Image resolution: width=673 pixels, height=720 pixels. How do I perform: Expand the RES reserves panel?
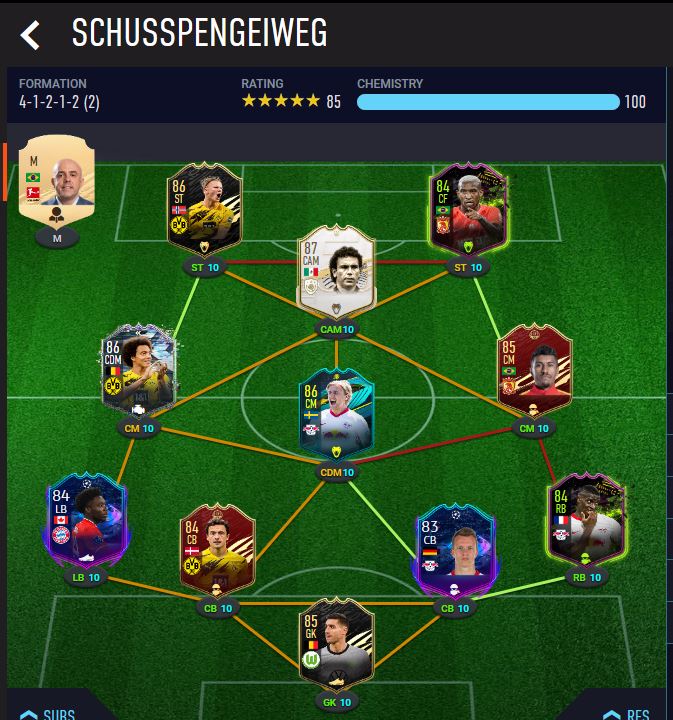pyautogui.click(x=626, y=713)
